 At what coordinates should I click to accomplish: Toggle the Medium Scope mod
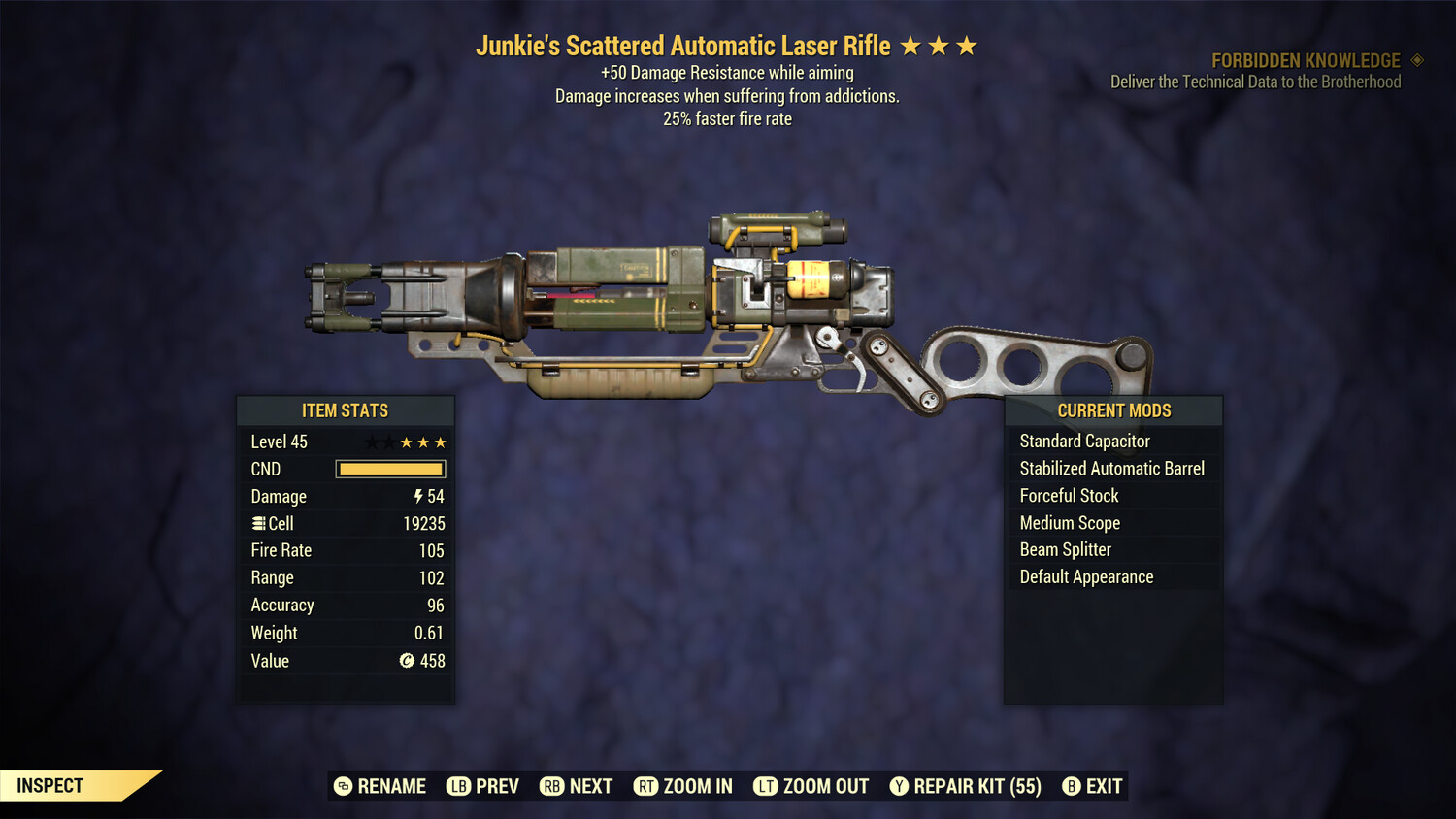[x=1069, y=522]
